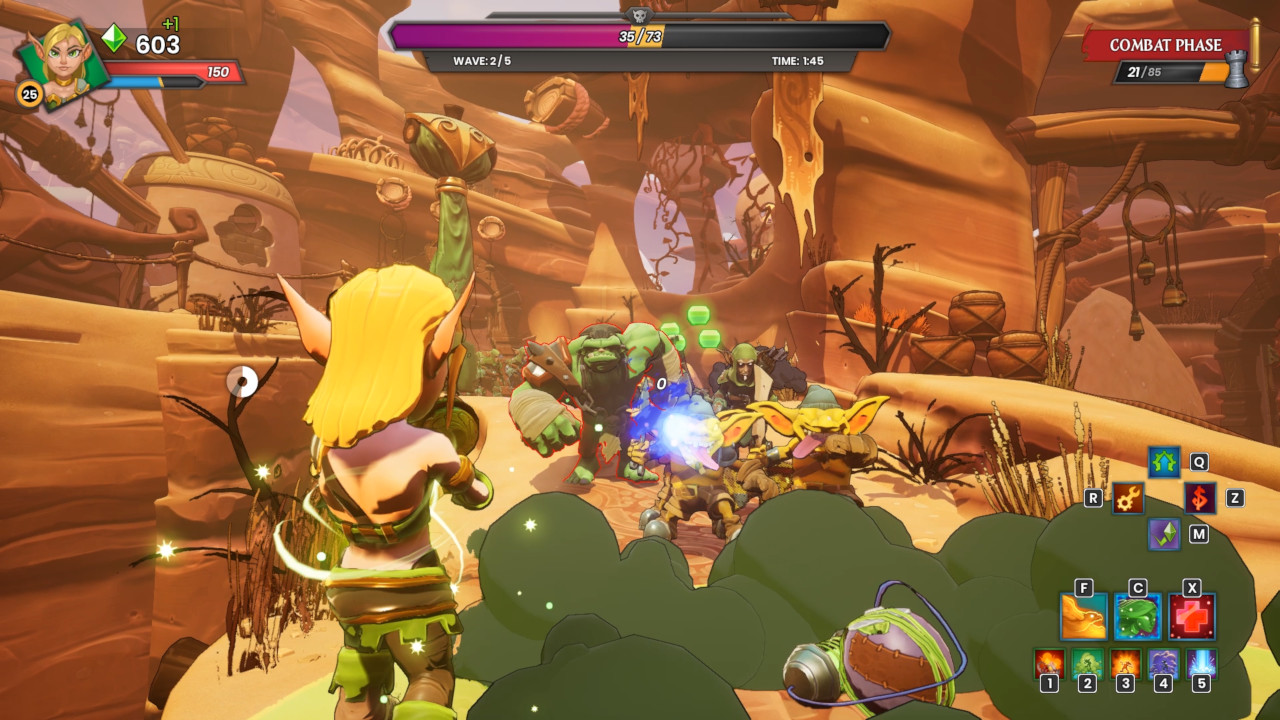Pick the blue beam tower slot numbered 5
1280x720 pixels.
1201,662
